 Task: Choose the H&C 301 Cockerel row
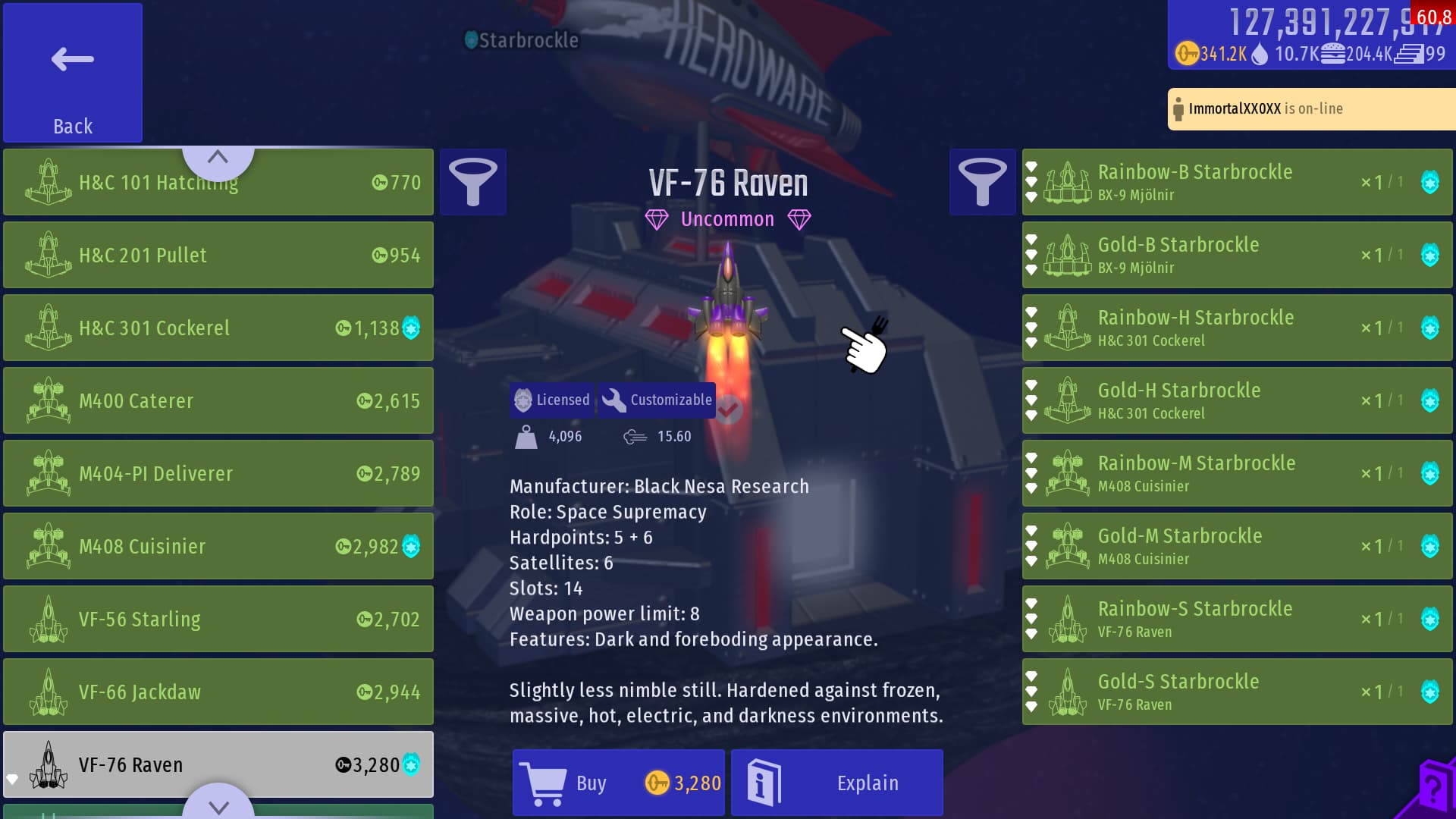pos(218,328)
